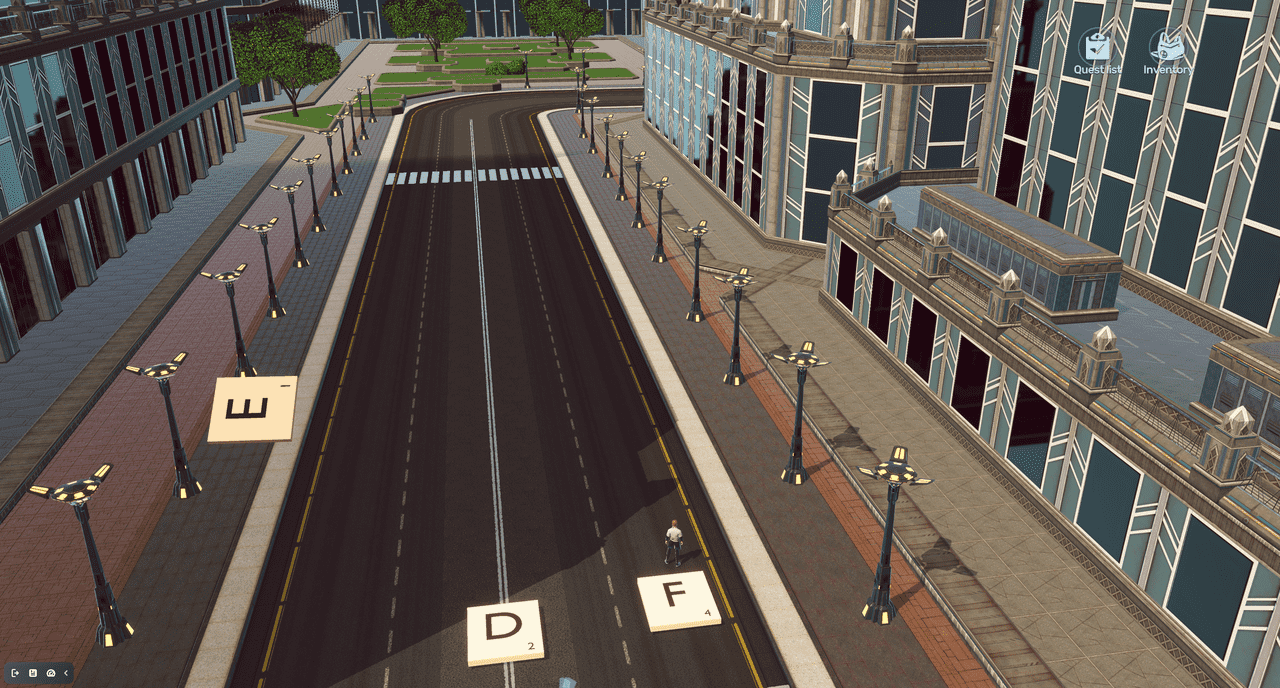This screenshot has width=1280, height=688.
Task: Open the speedometer gauge option
Action: 51,673
